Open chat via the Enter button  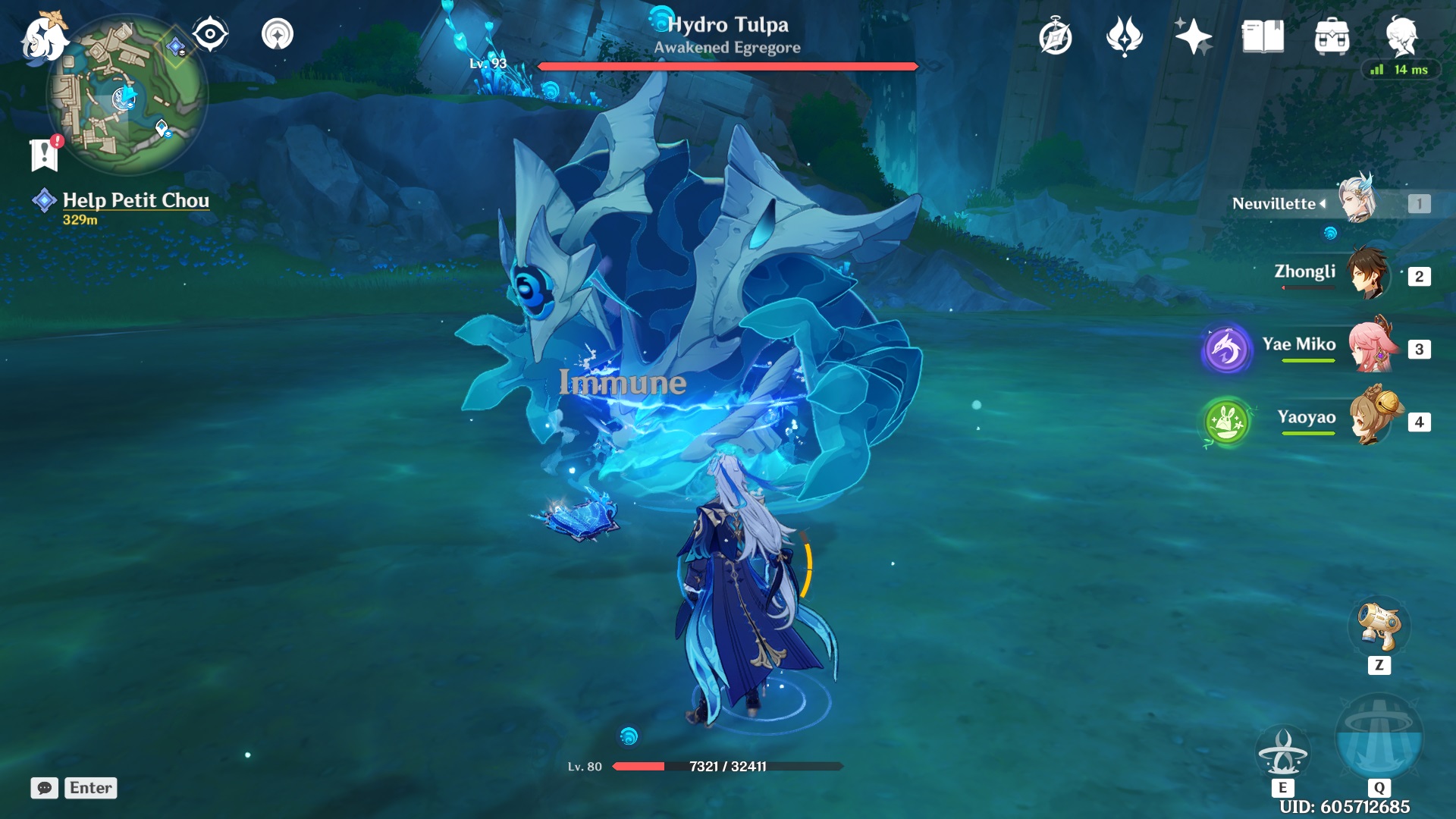click(90, 788)
